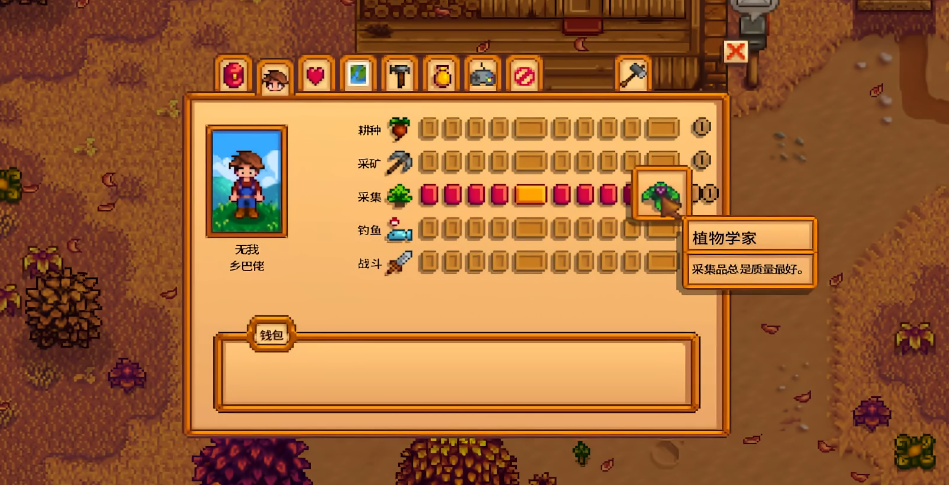949x485 pixels.
Task: Open the options gamepad tab
Action: 483,75
